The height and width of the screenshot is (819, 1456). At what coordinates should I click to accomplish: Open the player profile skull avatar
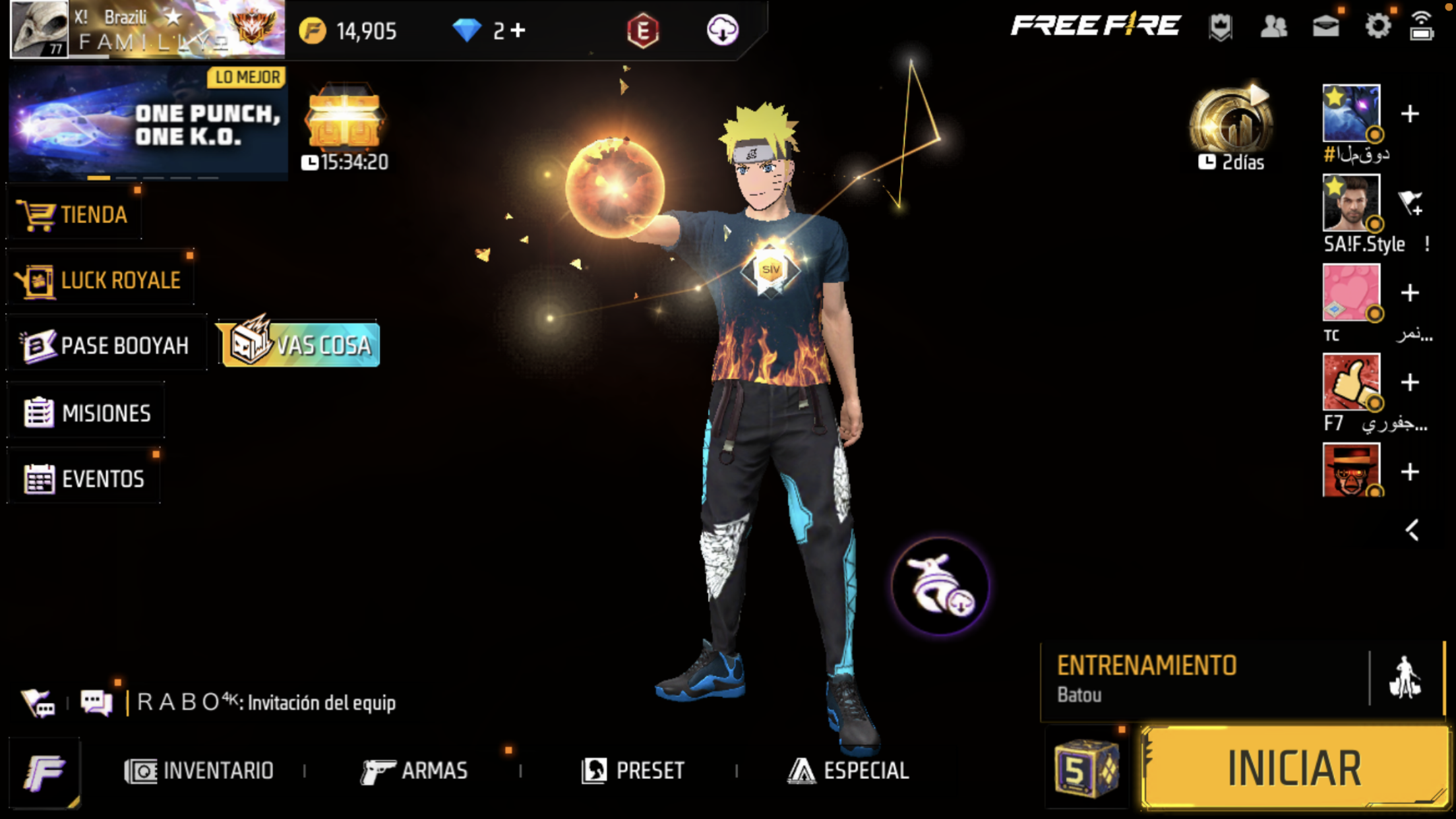40,30
